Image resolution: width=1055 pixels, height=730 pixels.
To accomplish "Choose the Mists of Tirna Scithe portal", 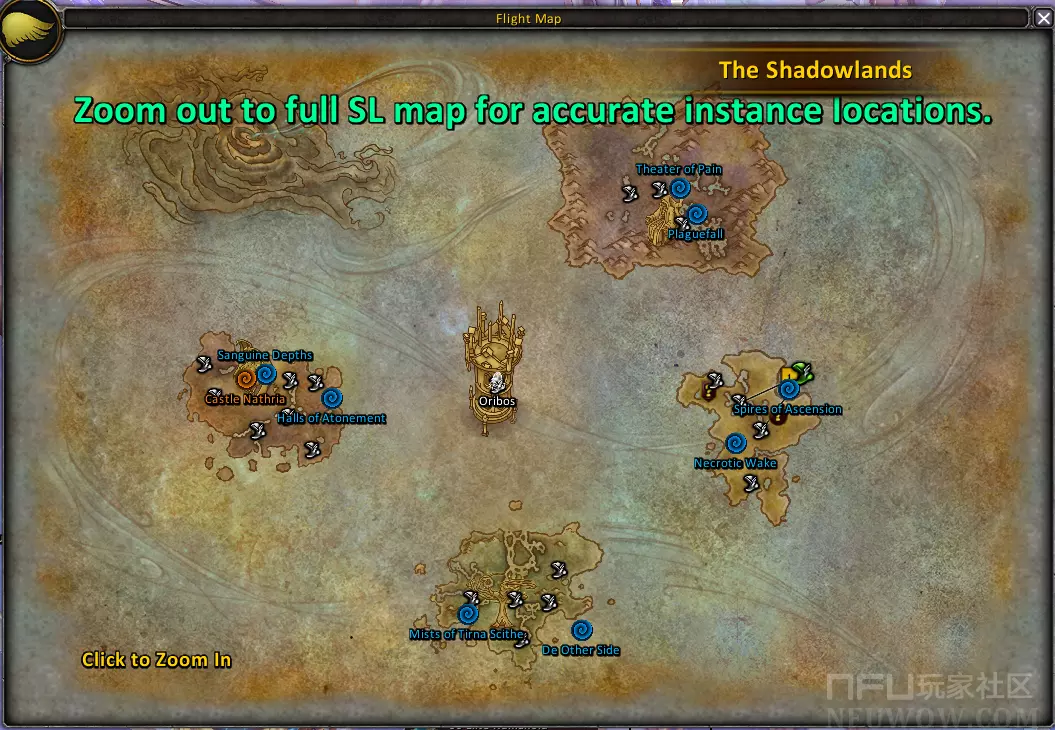I will 467,614.
